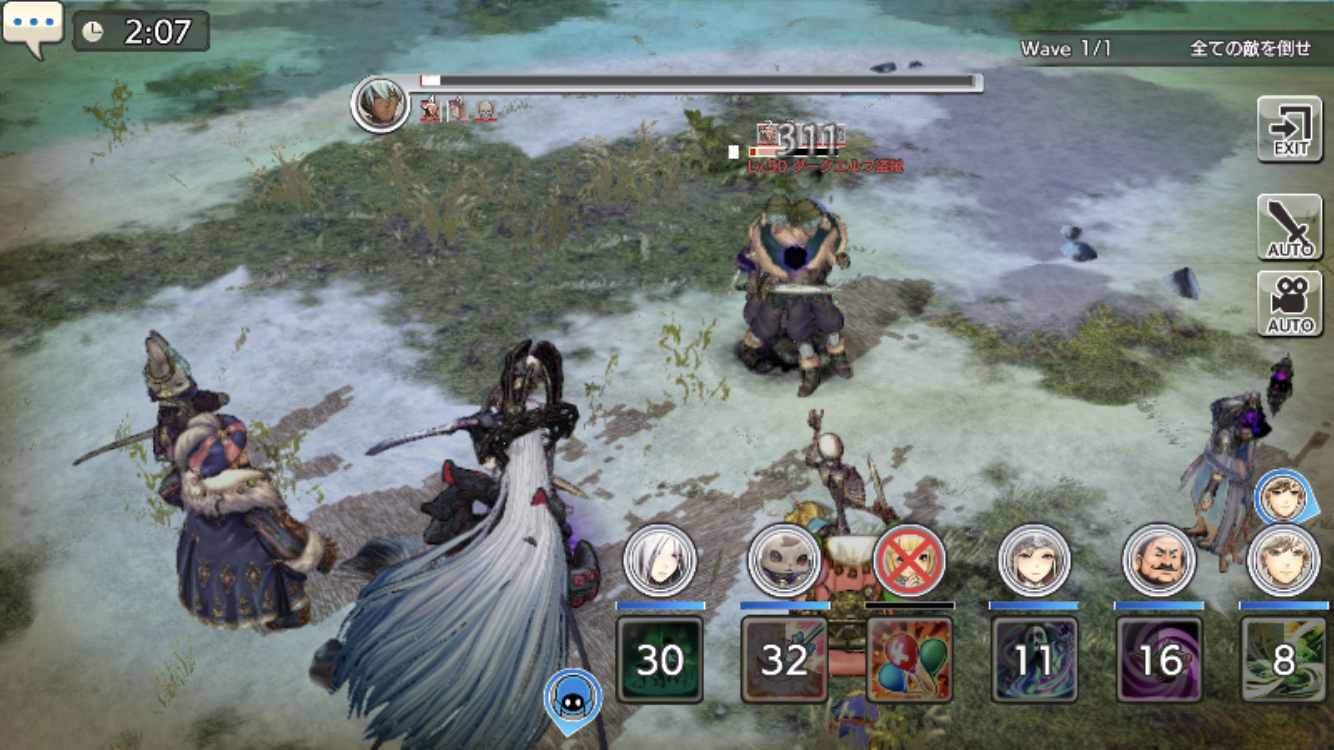
Task: Open the chat speech bubble
Action: (33, 26)
